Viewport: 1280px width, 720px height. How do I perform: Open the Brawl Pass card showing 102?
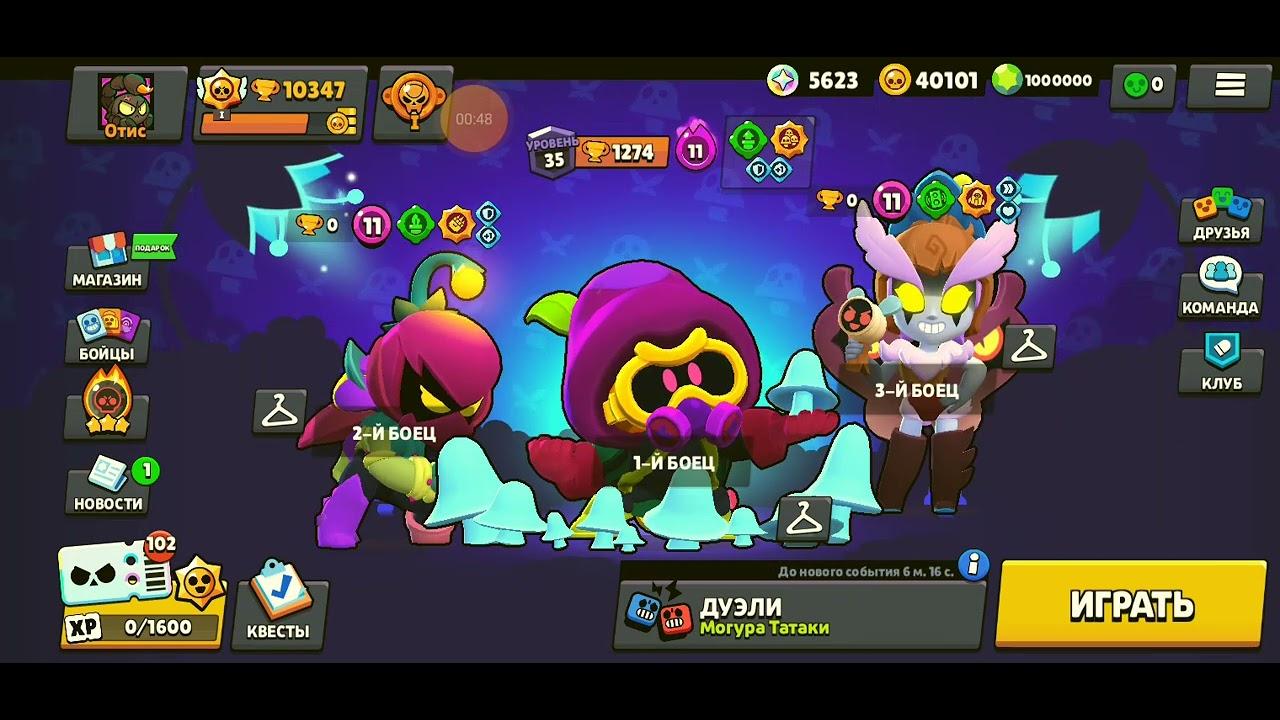130,585
